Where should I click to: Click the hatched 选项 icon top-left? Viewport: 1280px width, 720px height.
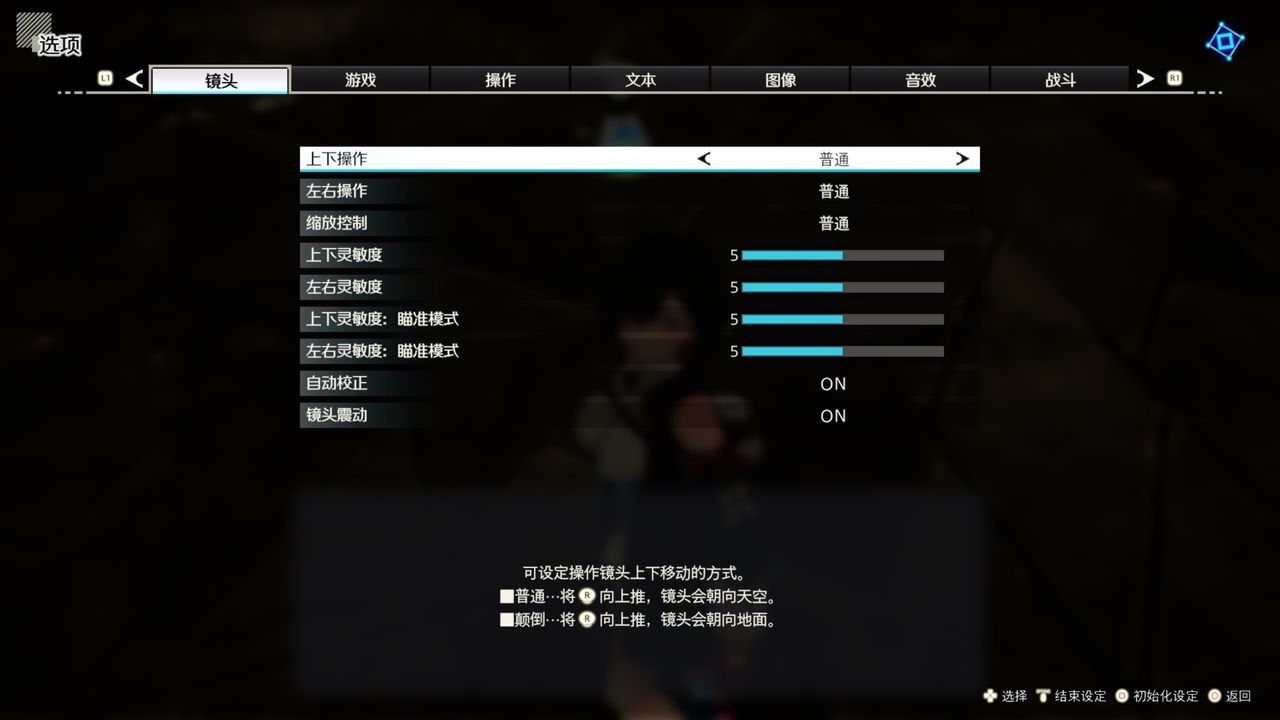coord(33,30)
